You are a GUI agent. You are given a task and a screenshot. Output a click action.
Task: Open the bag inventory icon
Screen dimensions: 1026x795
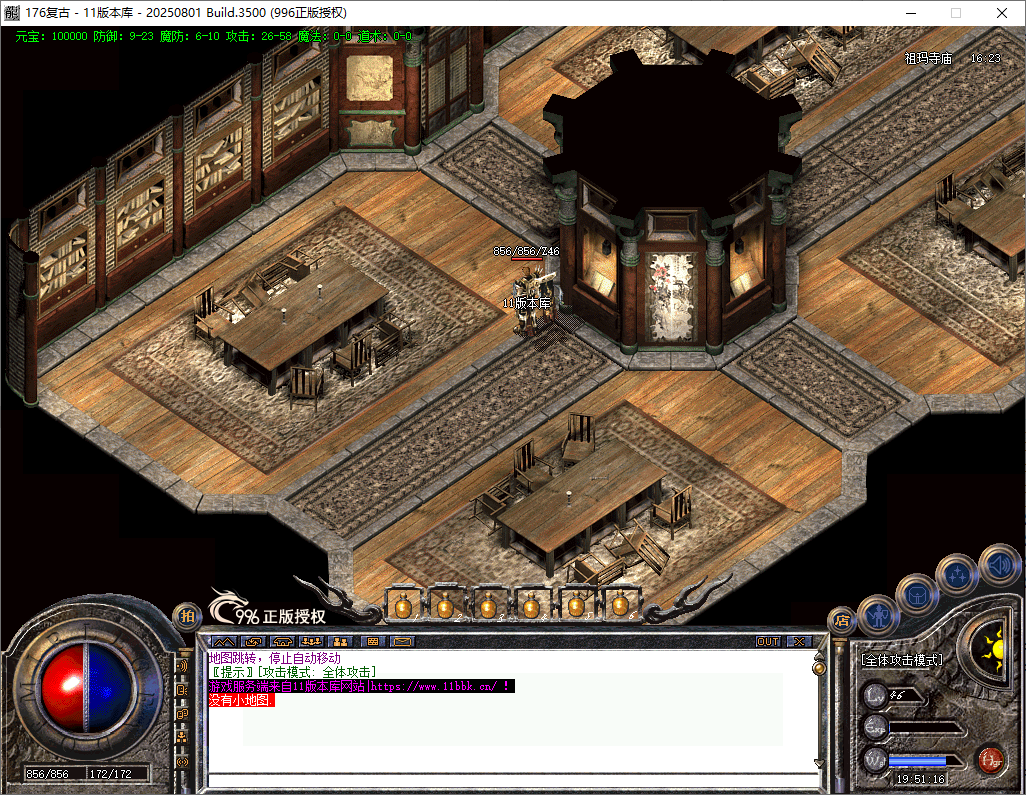coord(916,594)
